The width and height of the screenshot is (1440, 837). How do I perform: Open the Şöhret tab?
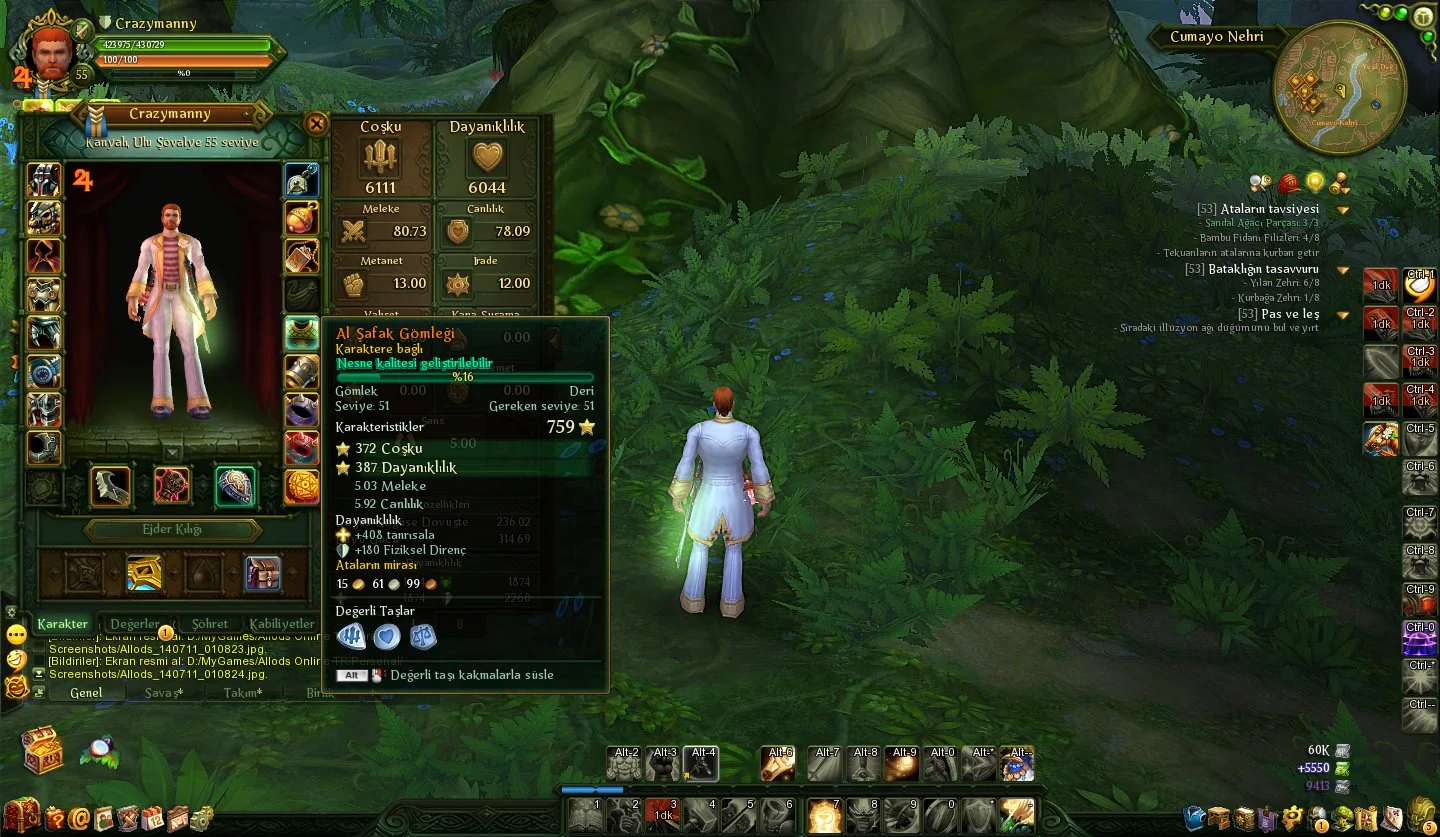(x=210, y=624)
